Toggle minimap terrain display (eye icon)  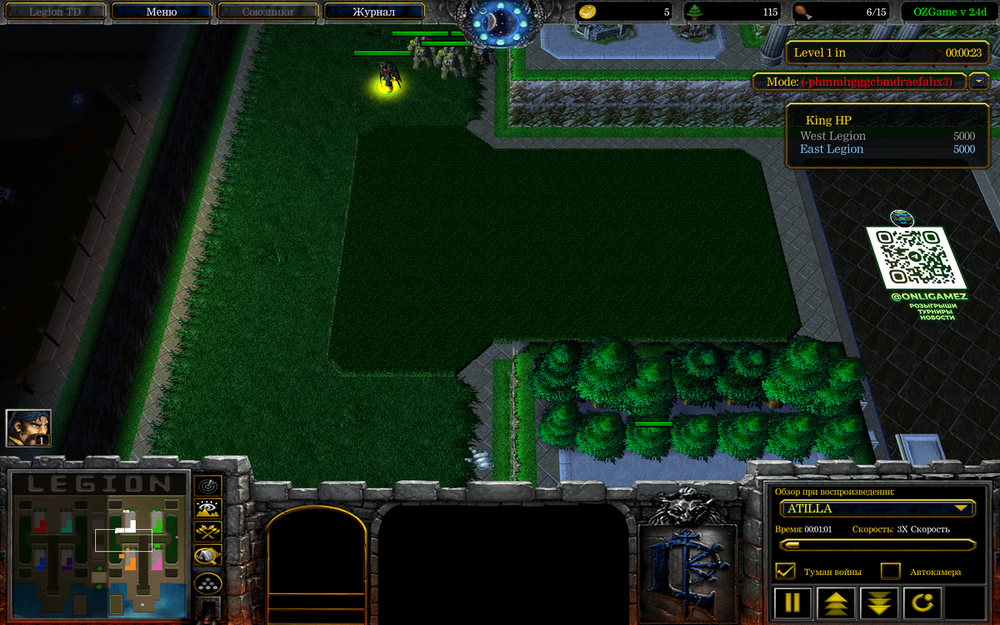(x=208, y=509)
